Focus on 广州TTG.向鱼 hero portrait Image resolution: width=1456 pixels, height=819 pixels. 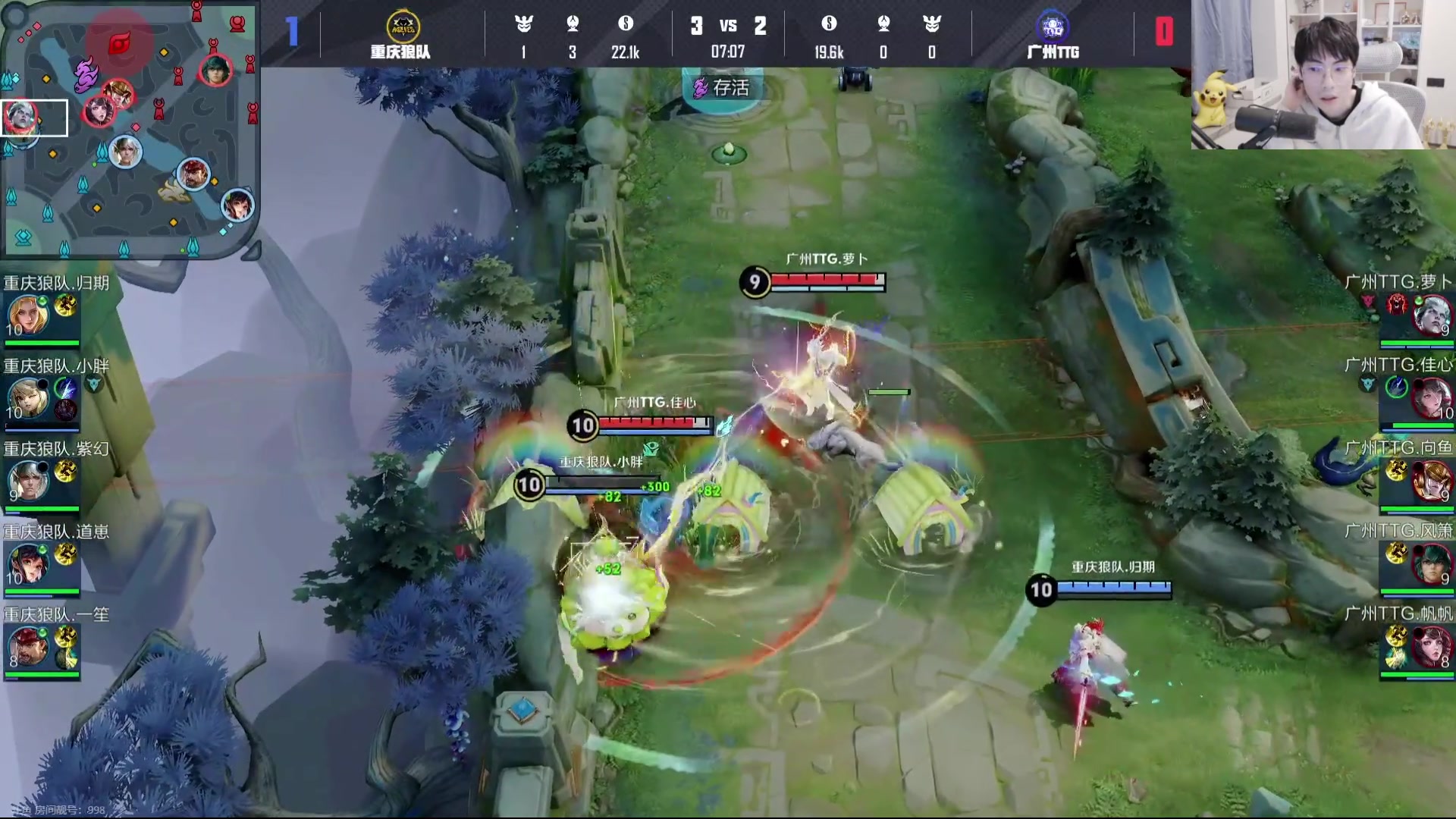1432,481
